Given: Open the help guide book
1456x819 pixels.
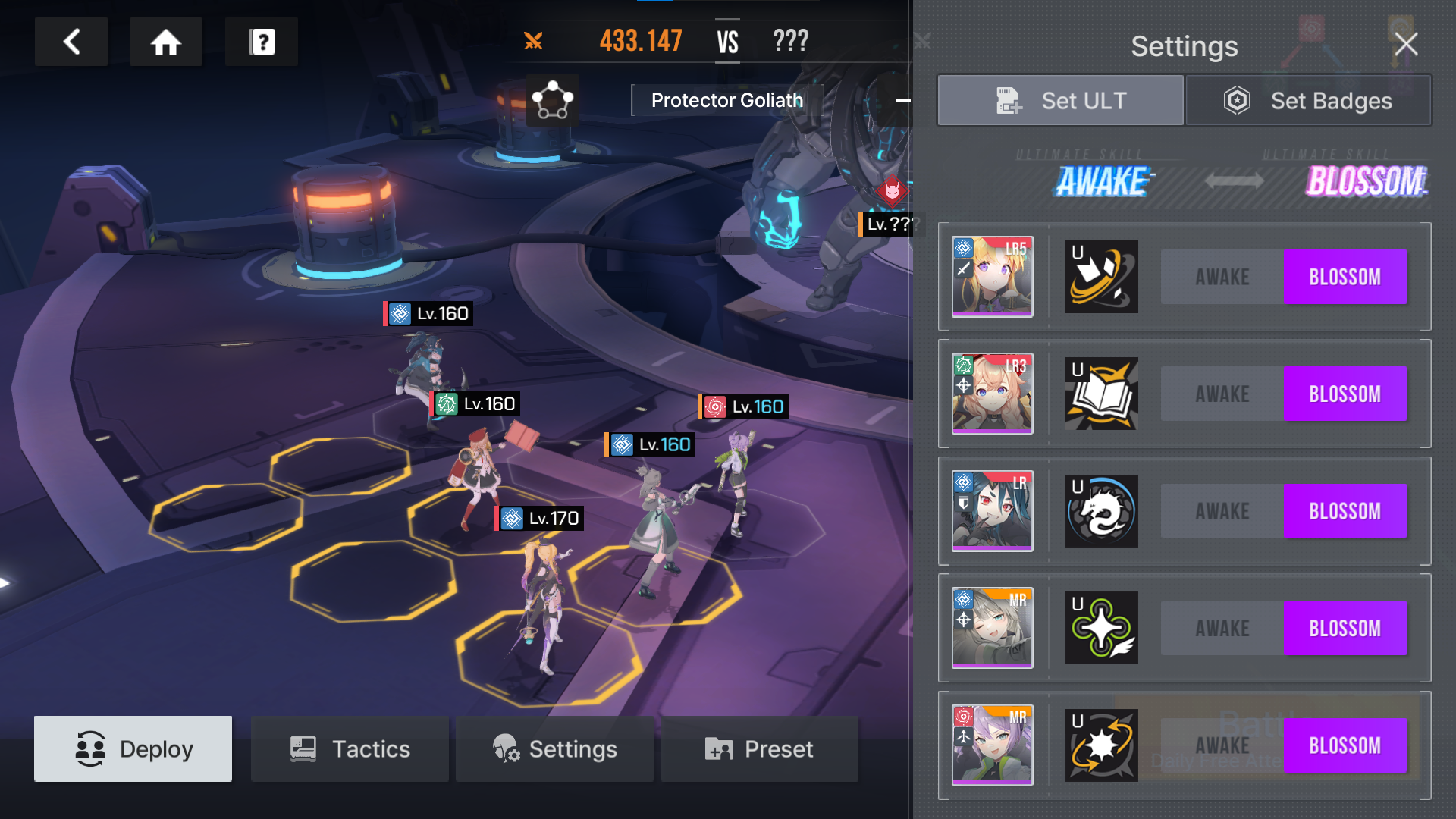Looking at the screenshot, I should pyautogui.click(x=262, y=42).
